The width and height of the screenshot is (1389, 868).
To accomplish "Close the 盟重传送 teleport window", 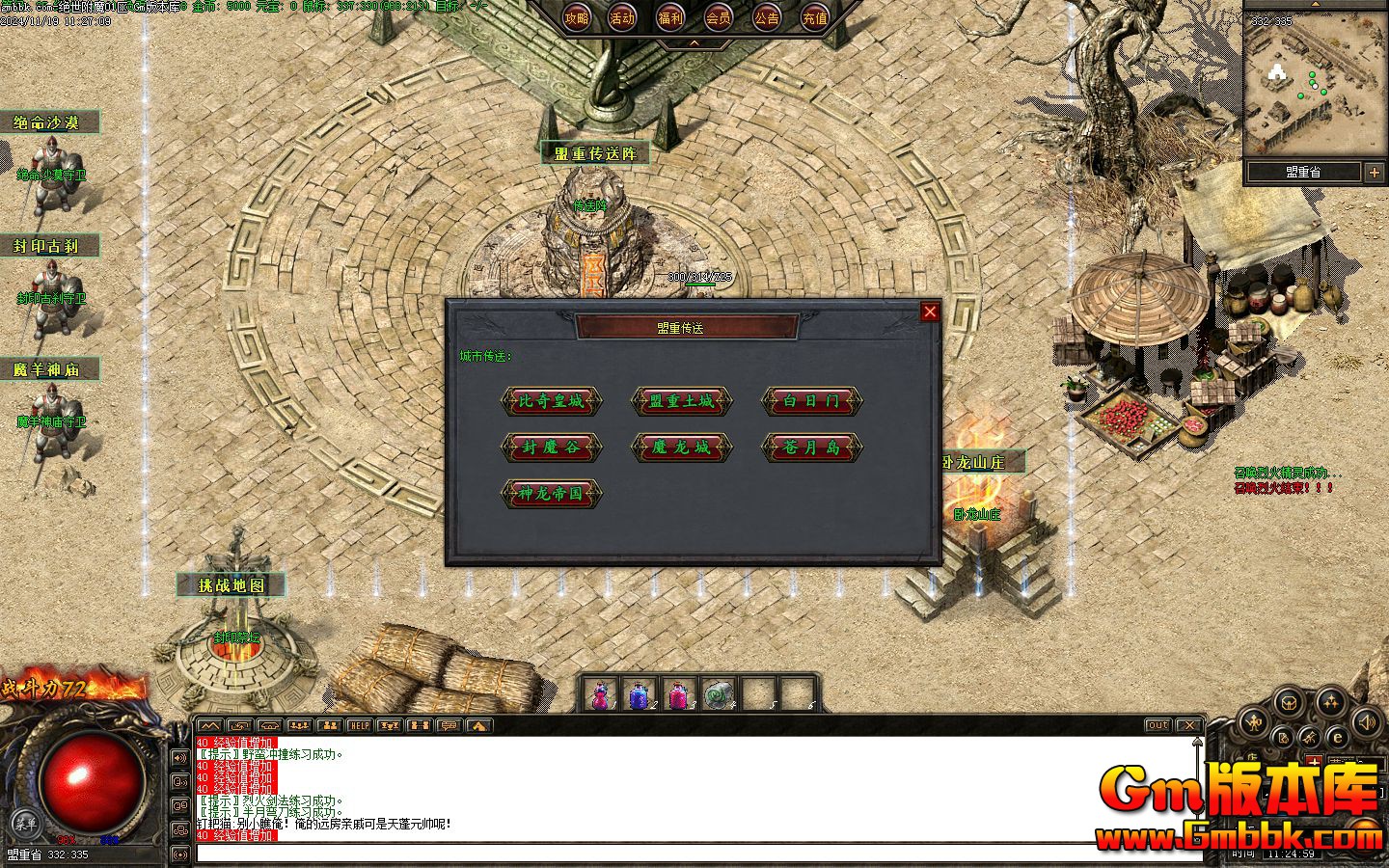I will tap(930, 312).
